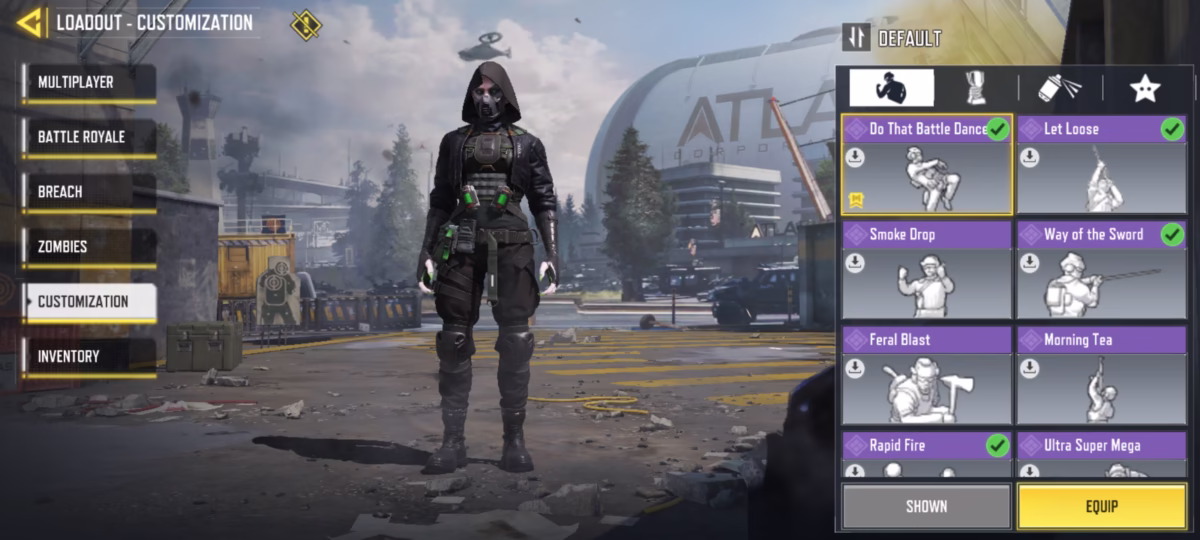Choose the Zombies menu entry
Viewport: 1200px width, 540px height.
point(89,247)
